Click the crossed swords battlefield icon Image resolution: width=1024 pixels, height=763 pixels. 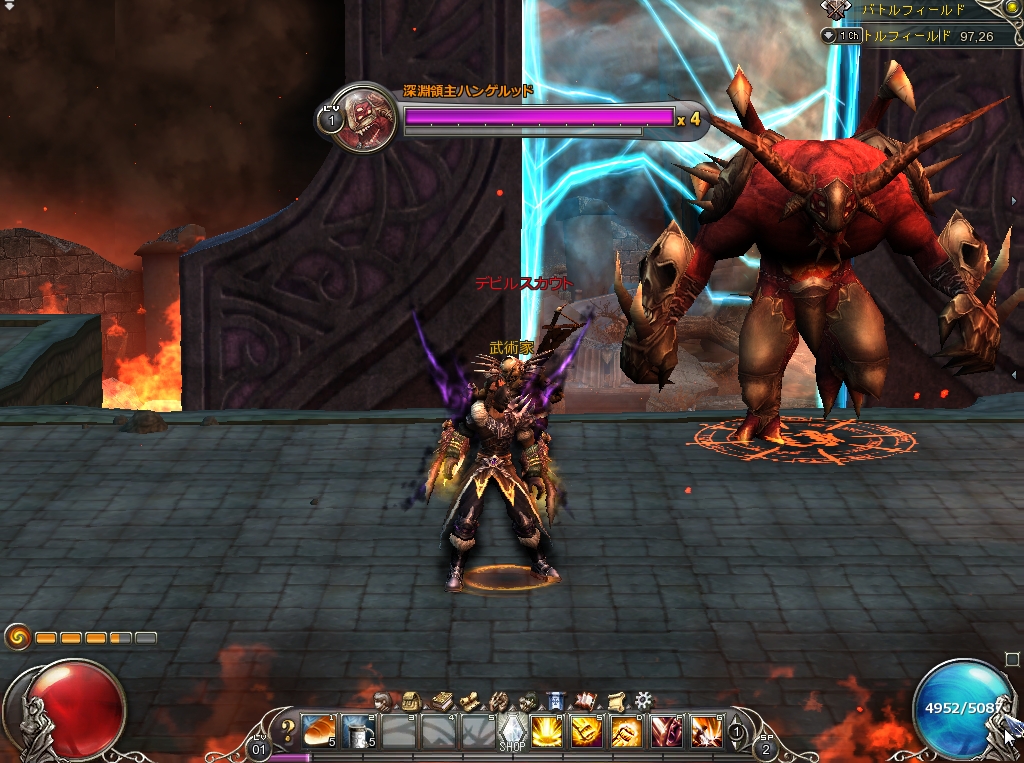coord(835,10)
